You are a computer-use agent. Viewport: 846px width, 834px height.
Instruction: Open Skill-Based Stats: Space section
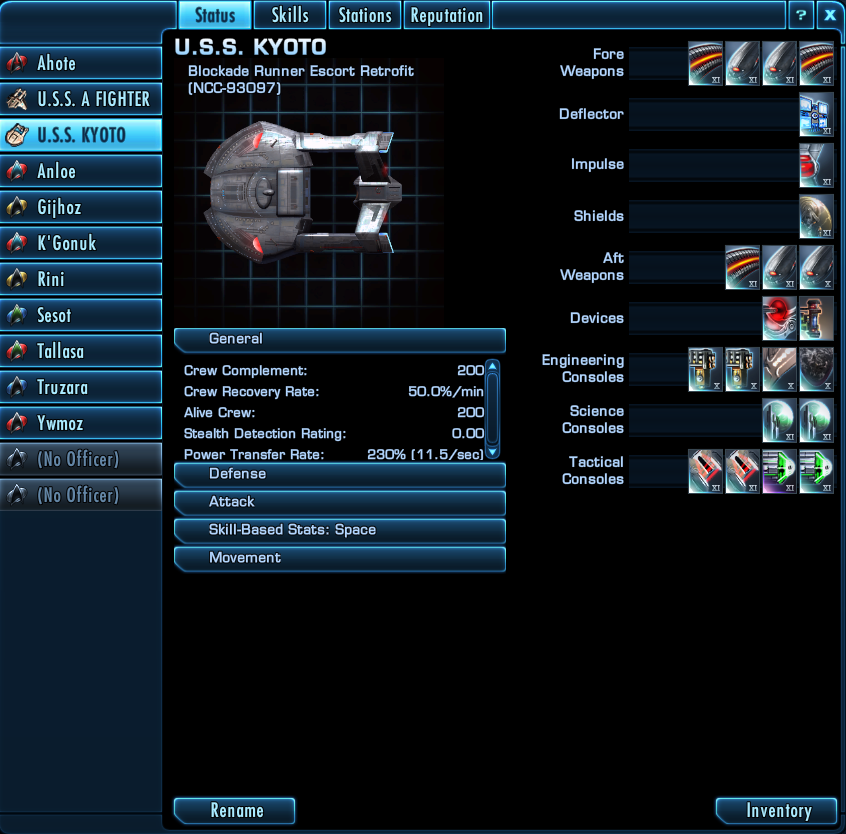pyautogui.click(x=340, y=530)
